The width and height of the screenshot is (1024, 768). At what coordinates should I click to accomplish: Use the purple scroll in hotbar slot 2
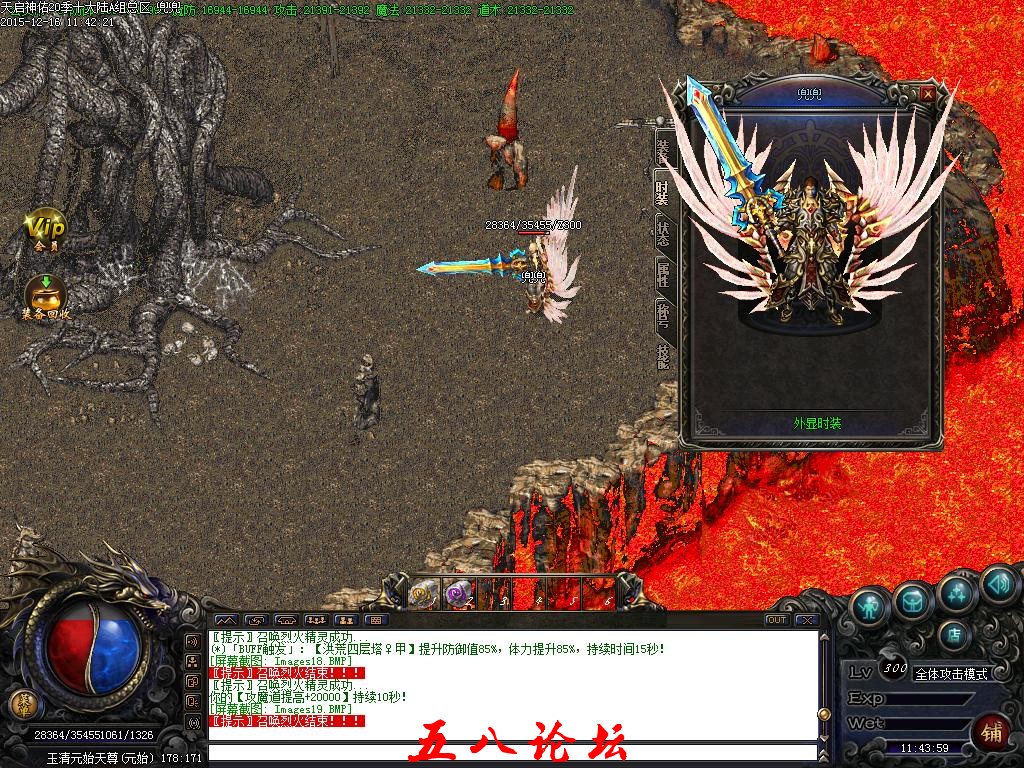pos(457,594)
